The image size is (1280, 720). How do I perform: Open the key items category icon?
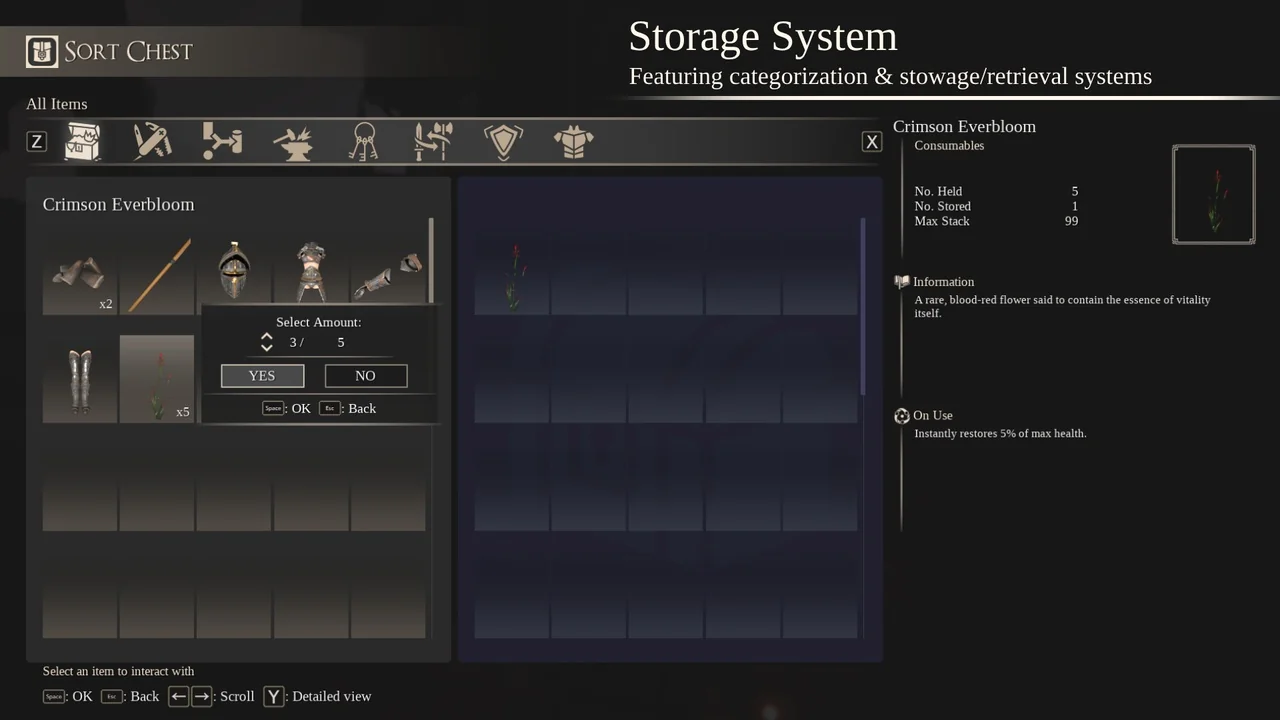(x=363, y=141)
